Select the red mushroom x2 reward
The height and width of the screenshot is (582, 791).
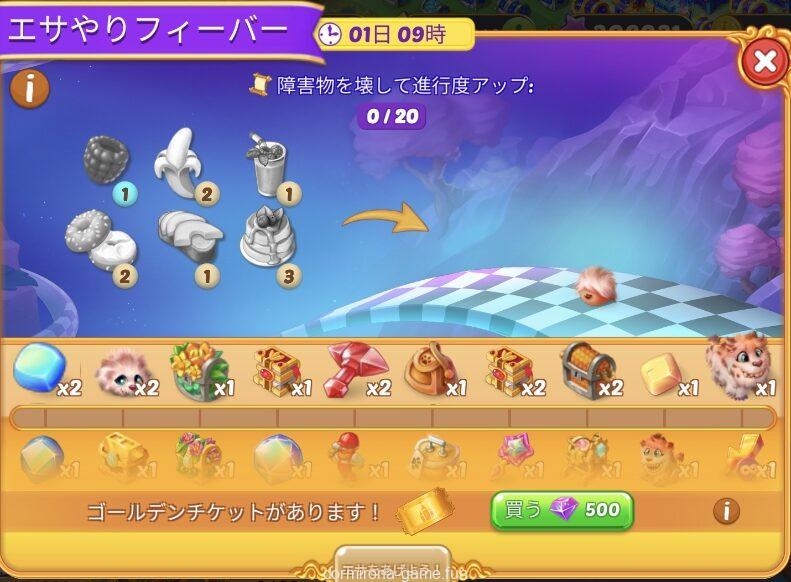(353, 369)
